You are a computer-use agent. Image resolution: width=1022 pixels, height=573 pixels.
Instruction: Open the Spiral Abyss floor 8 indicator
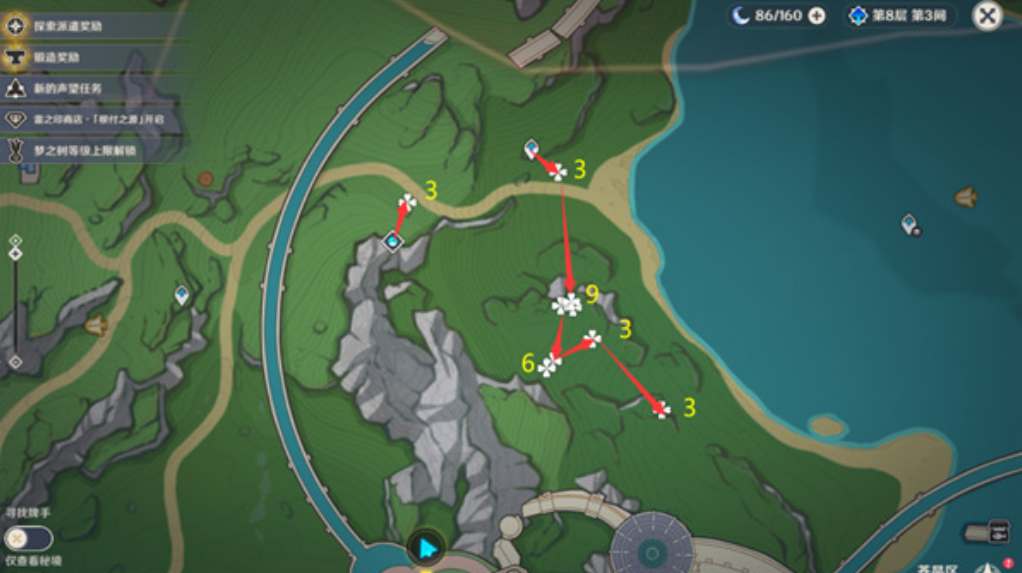(x=900, y=15)
